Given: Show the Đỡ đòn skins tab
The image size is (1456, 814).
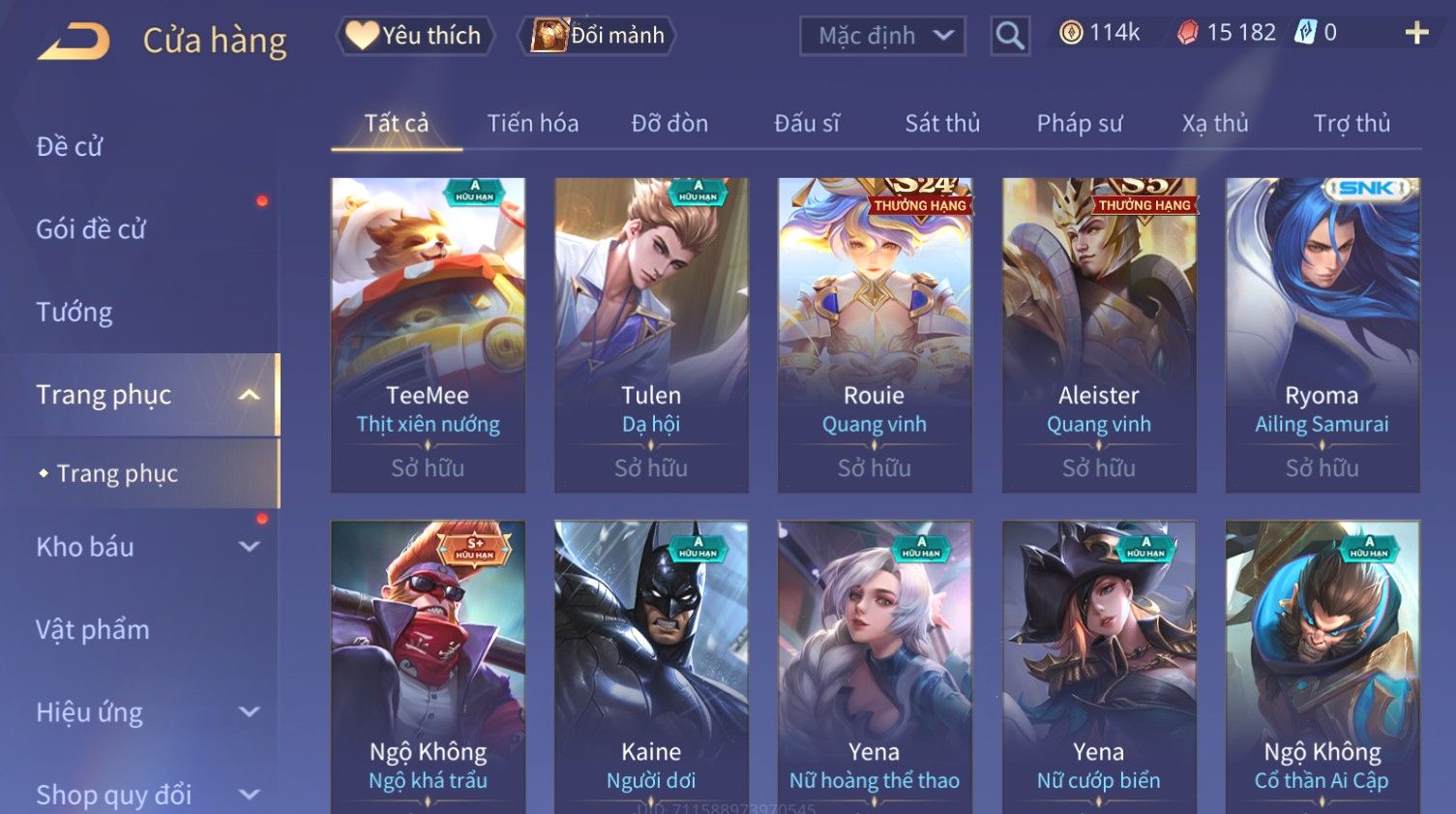Looking at the screenshot, I should (669, 124).
